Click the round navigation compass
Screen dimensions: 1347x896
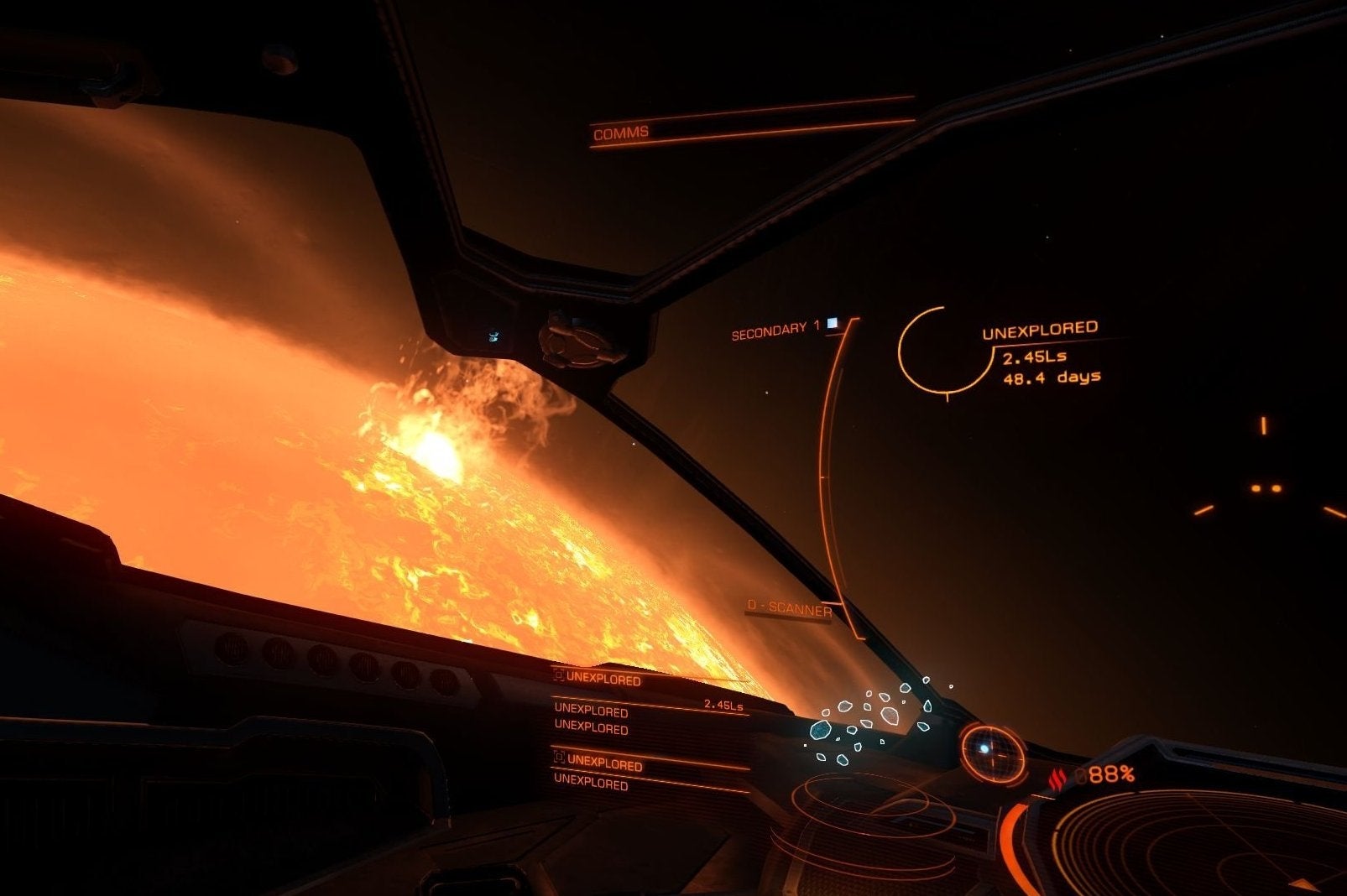992,749
